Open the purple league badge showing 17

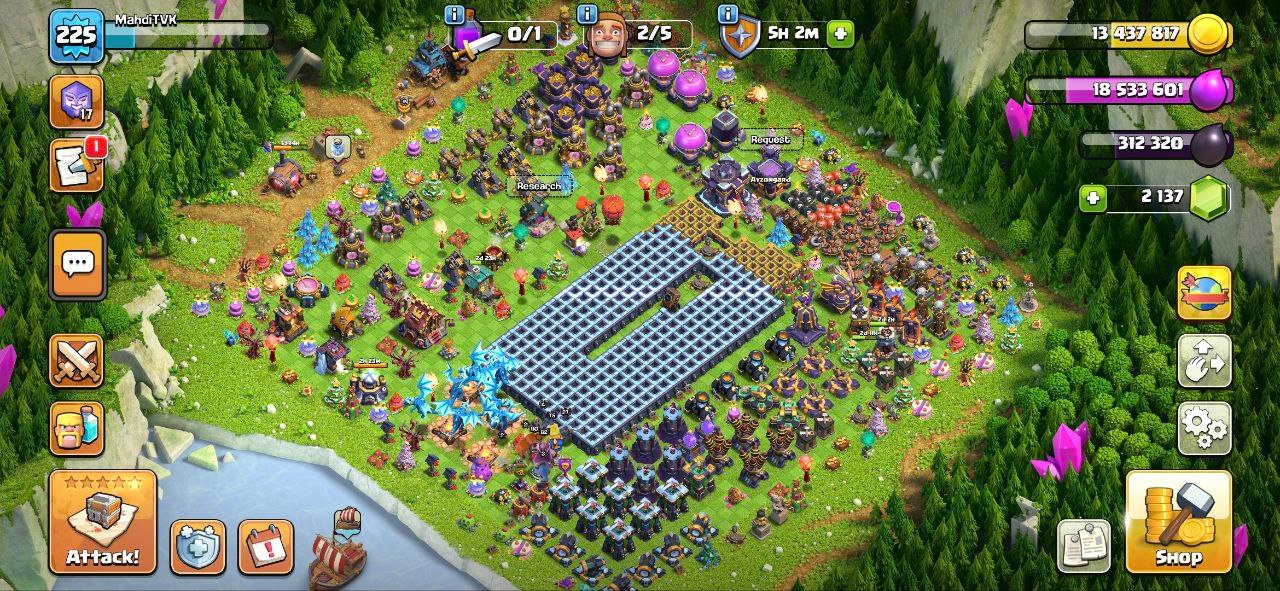(x=76, y=101)
